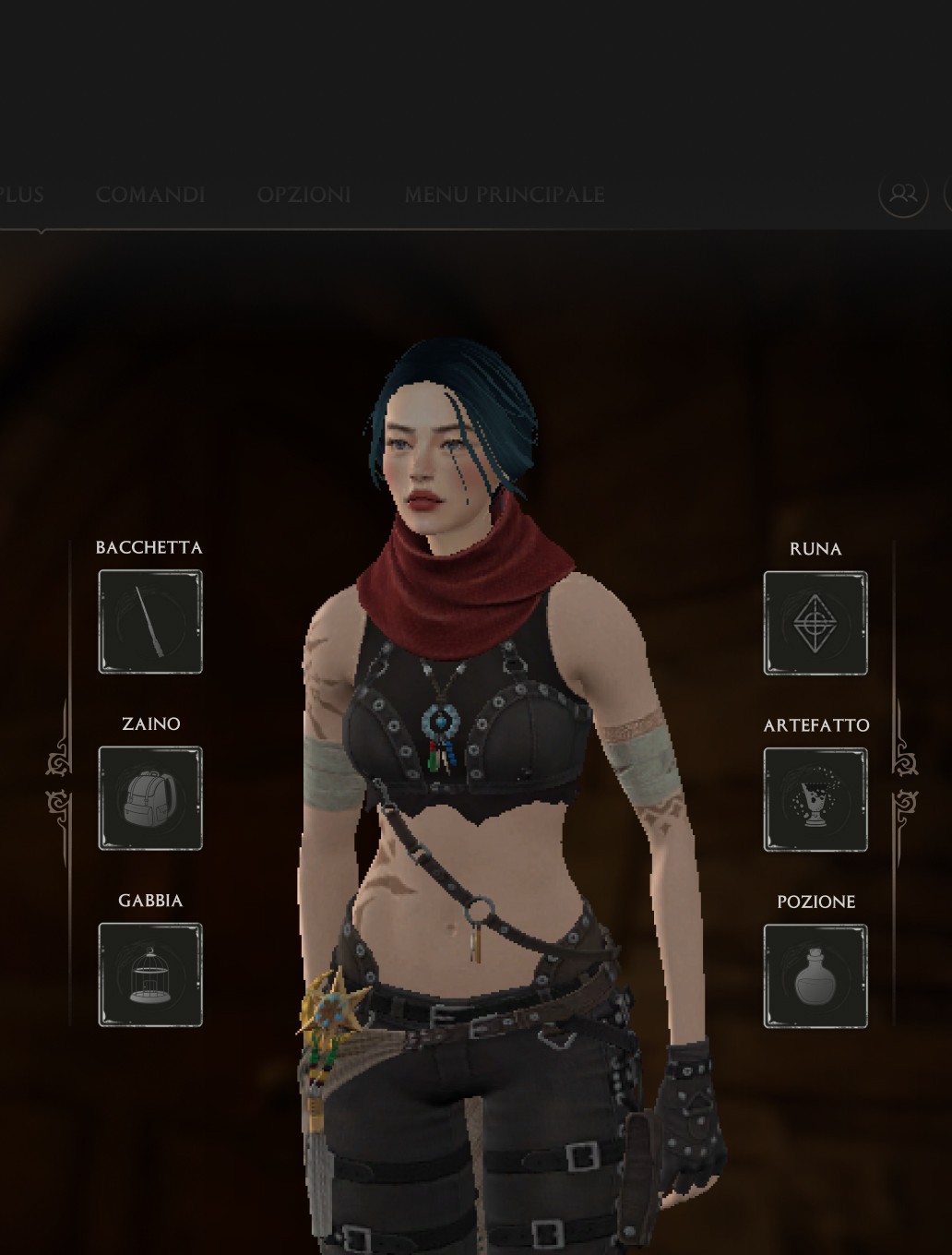
Task: Click the friends icon button
Action: [902, 193]
